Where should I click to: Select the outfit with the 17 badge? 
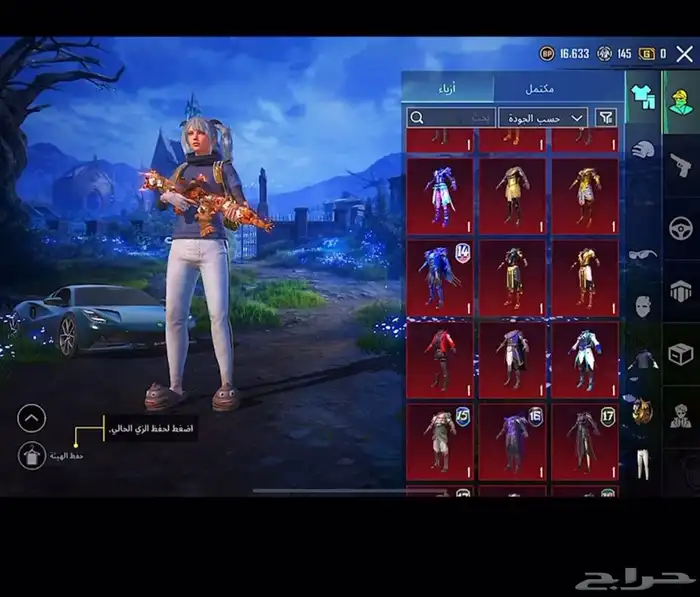(585, 440)
